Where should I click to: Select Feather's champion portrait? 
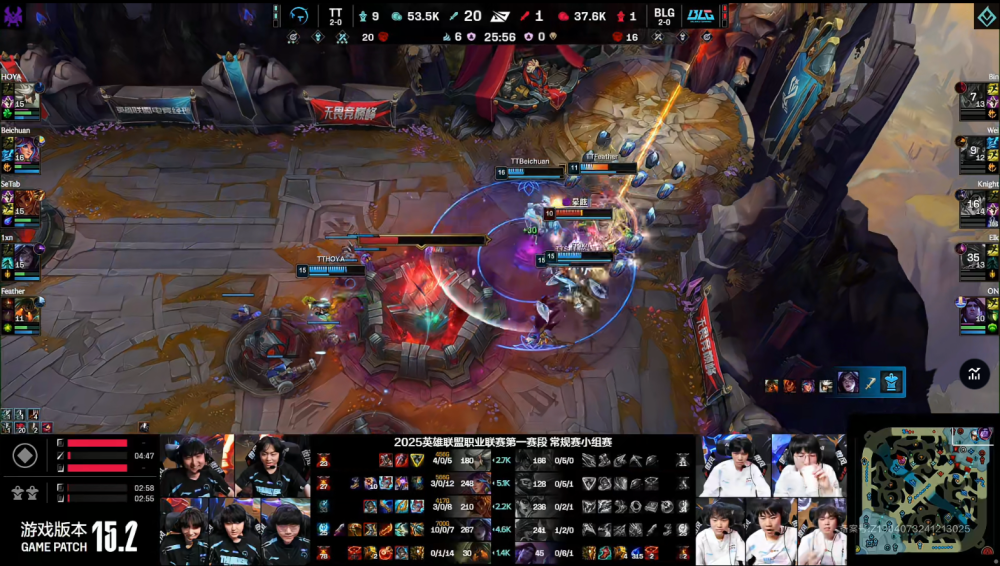26,311
